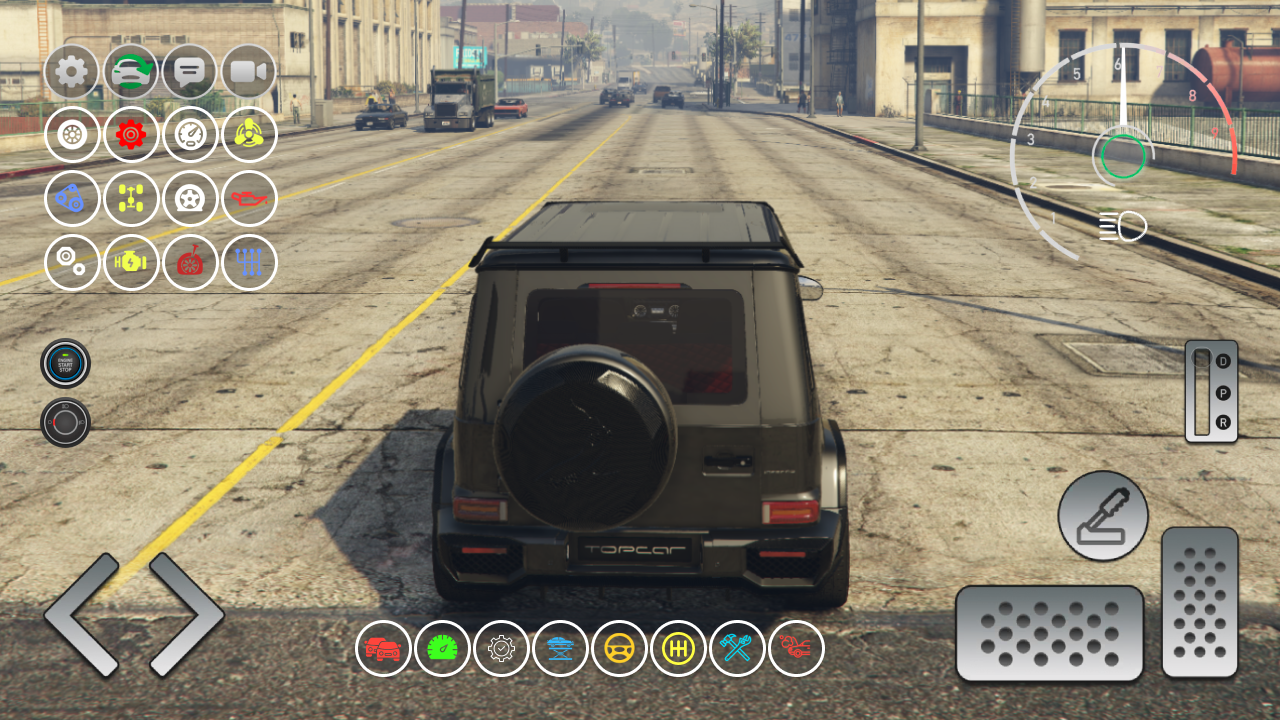1280x720 pixels.
Task: Toggle the horn button below engine start
Action: point(64,421)
